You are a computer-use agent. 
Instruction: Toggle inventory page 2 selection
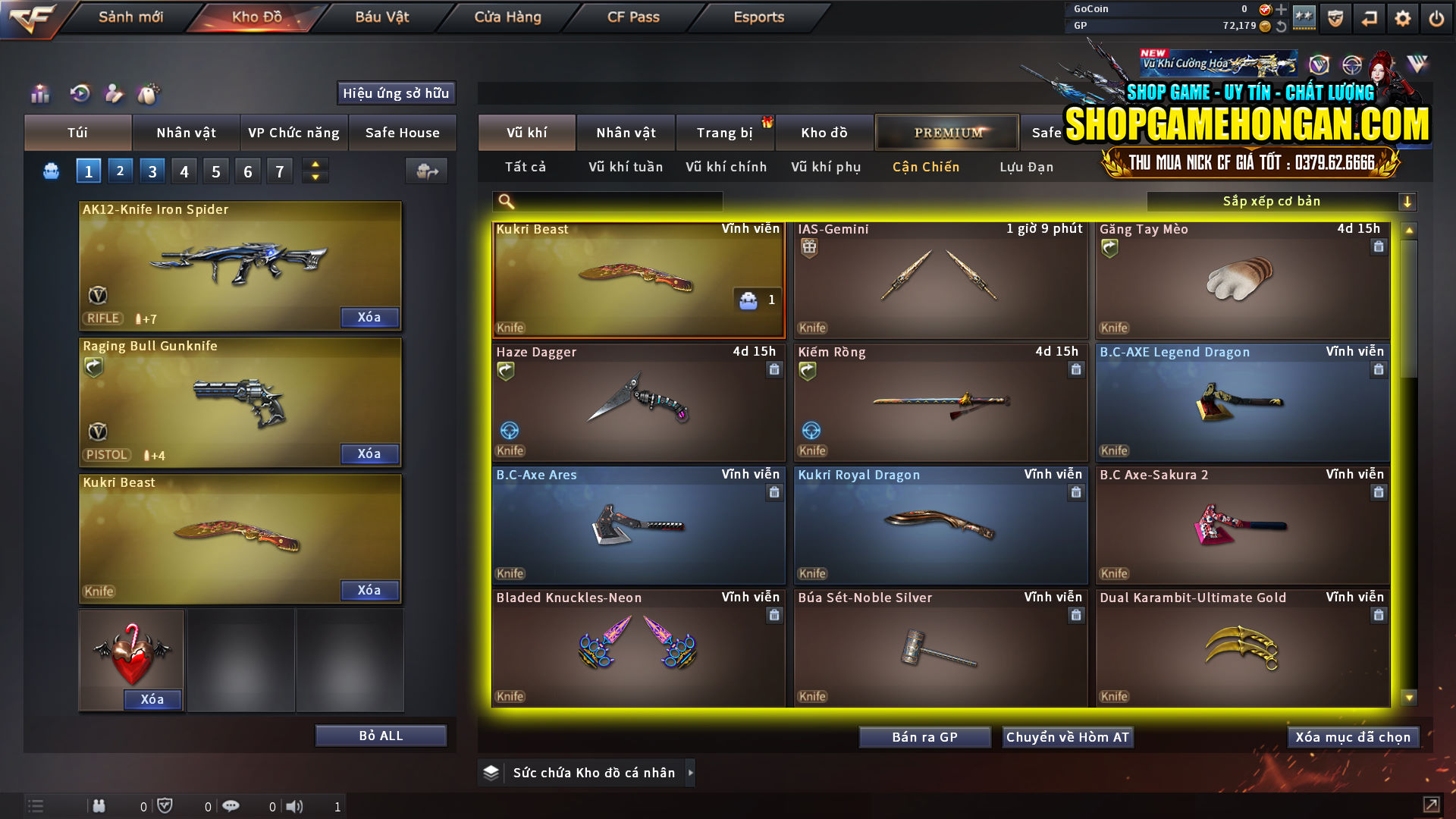tap(120, 171)
